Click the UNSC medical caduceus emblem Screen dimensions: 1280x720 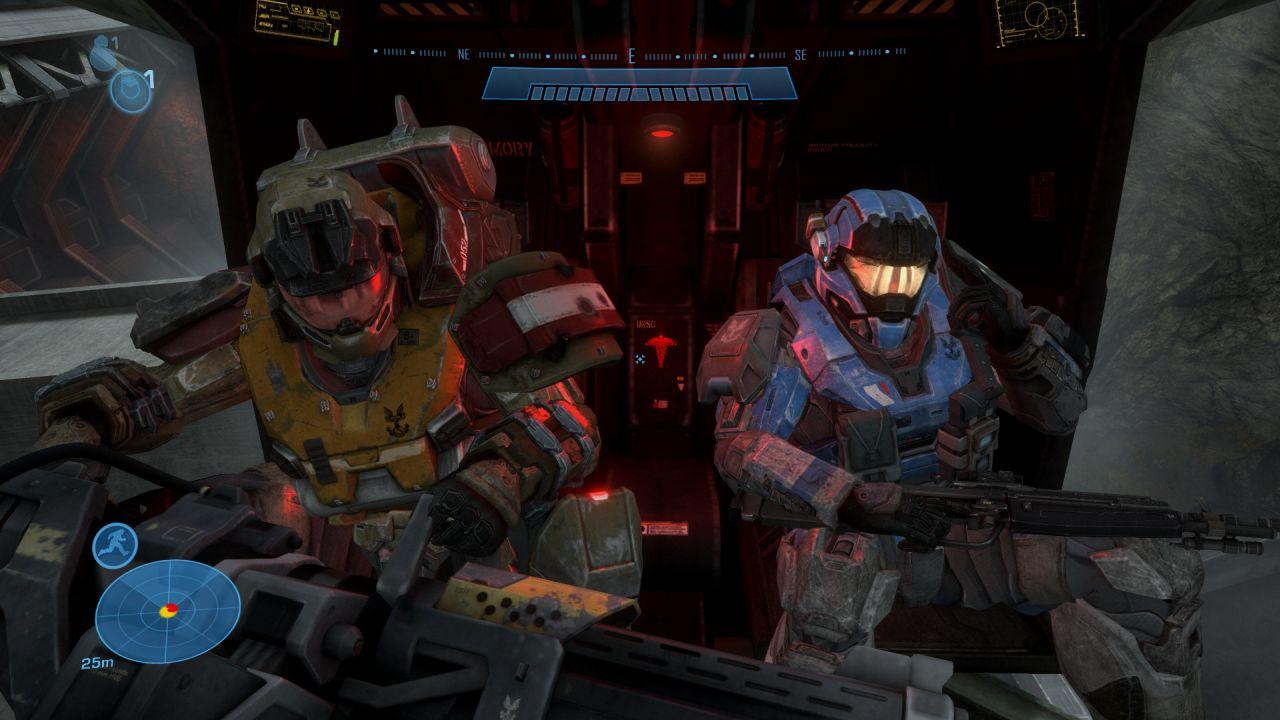point(660,347)
